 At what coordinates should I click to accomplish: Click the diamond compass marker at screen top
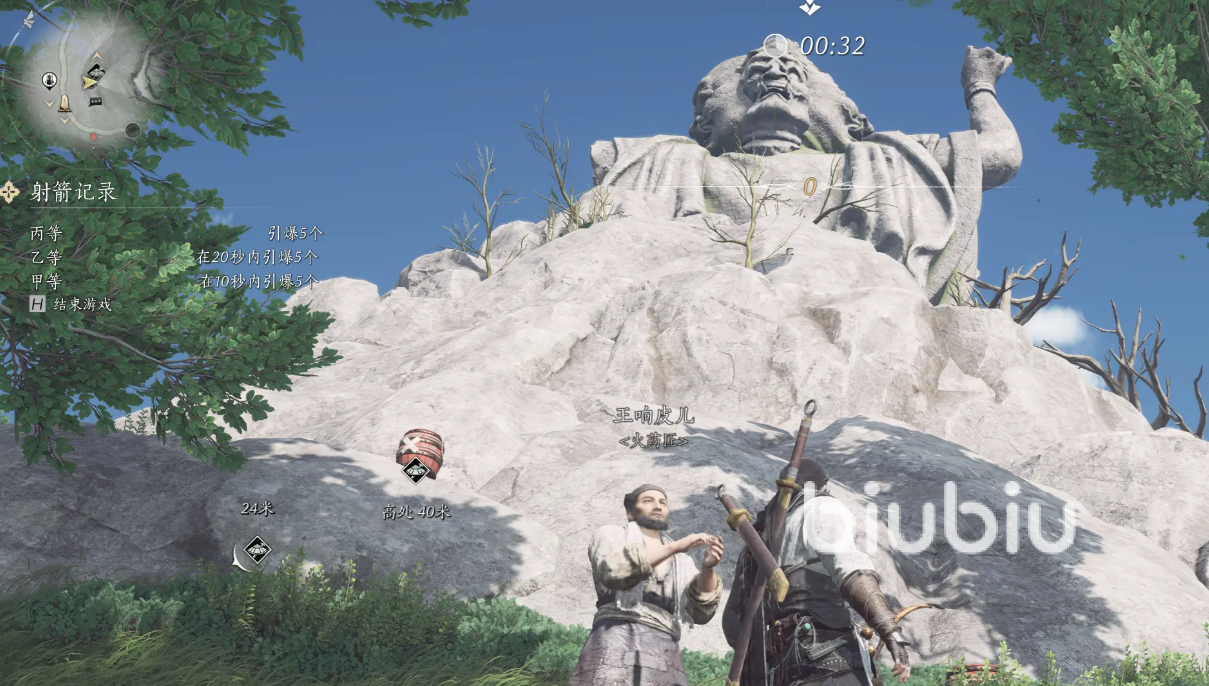809,7
